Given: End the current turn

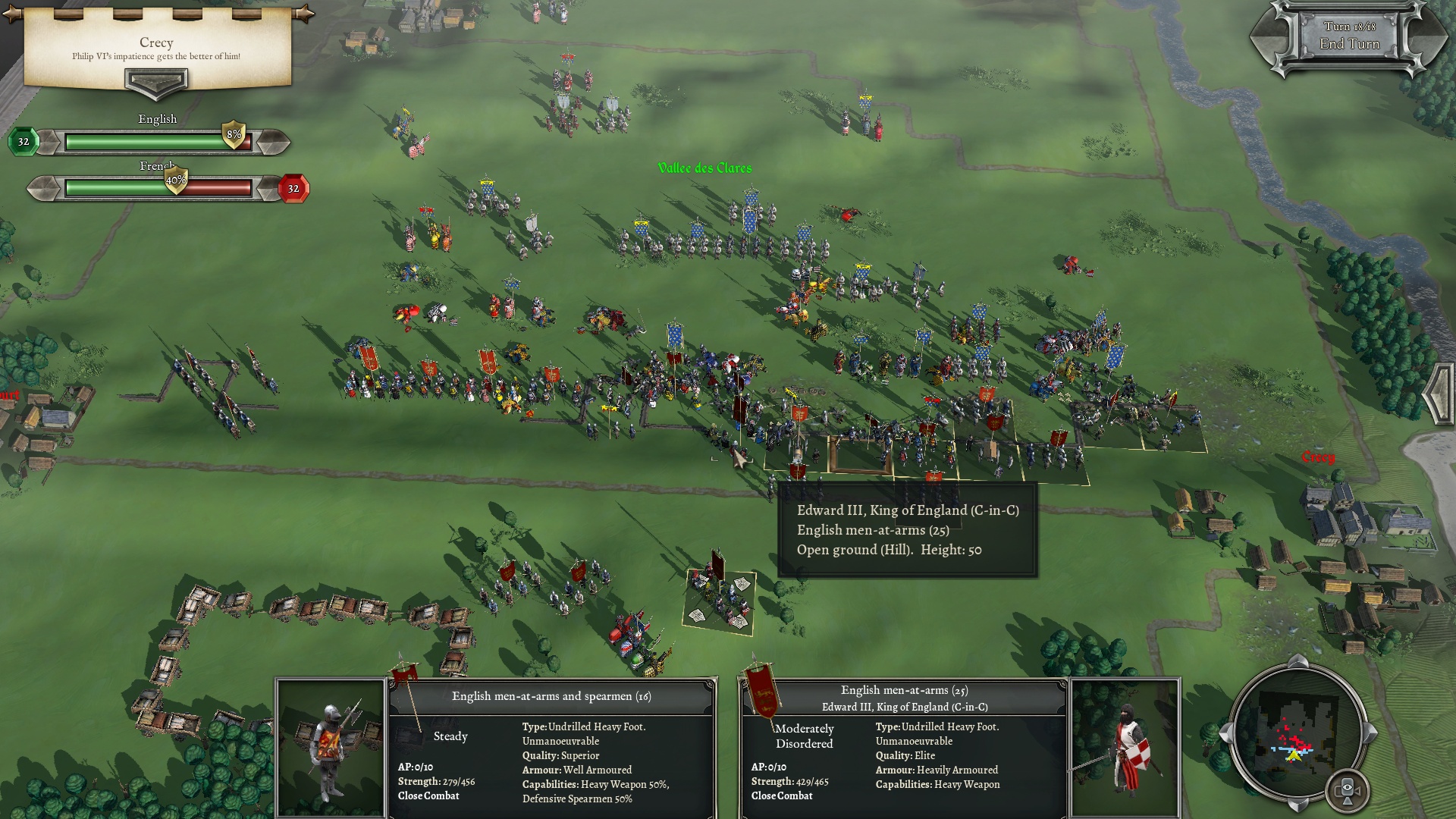Looking at the screenshot, I should click(x=1349, y=43).
